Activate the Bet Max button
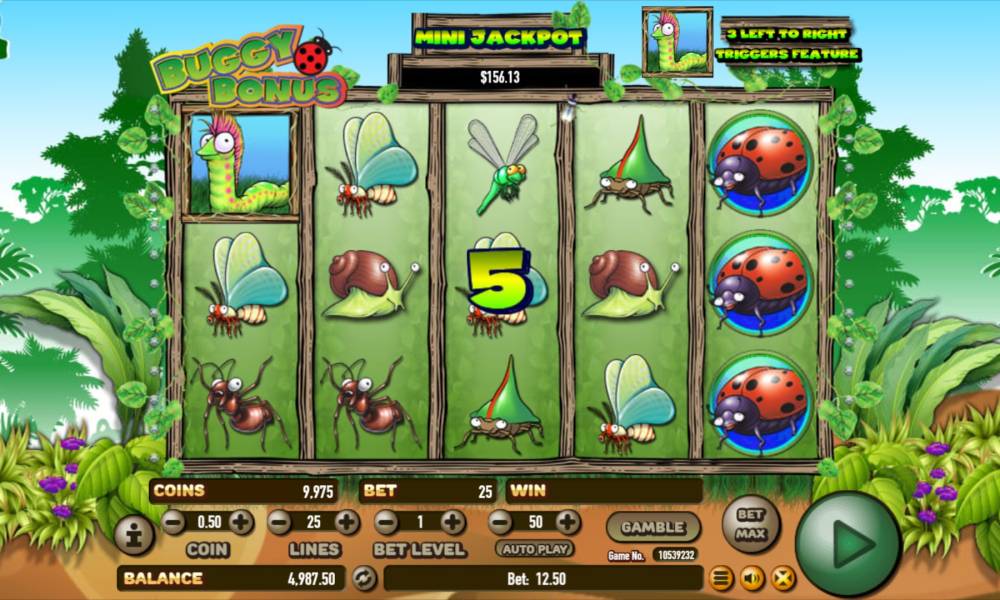This screenshot has height=600, width=1000. 750,522
